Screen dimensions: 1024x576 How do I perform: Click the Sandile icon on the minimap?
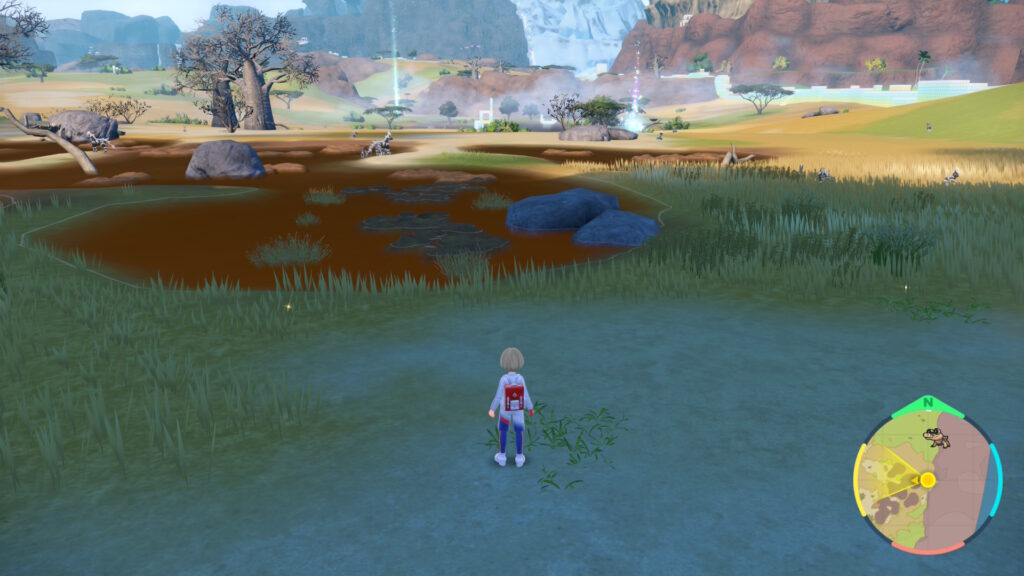(x=936, y=438)
